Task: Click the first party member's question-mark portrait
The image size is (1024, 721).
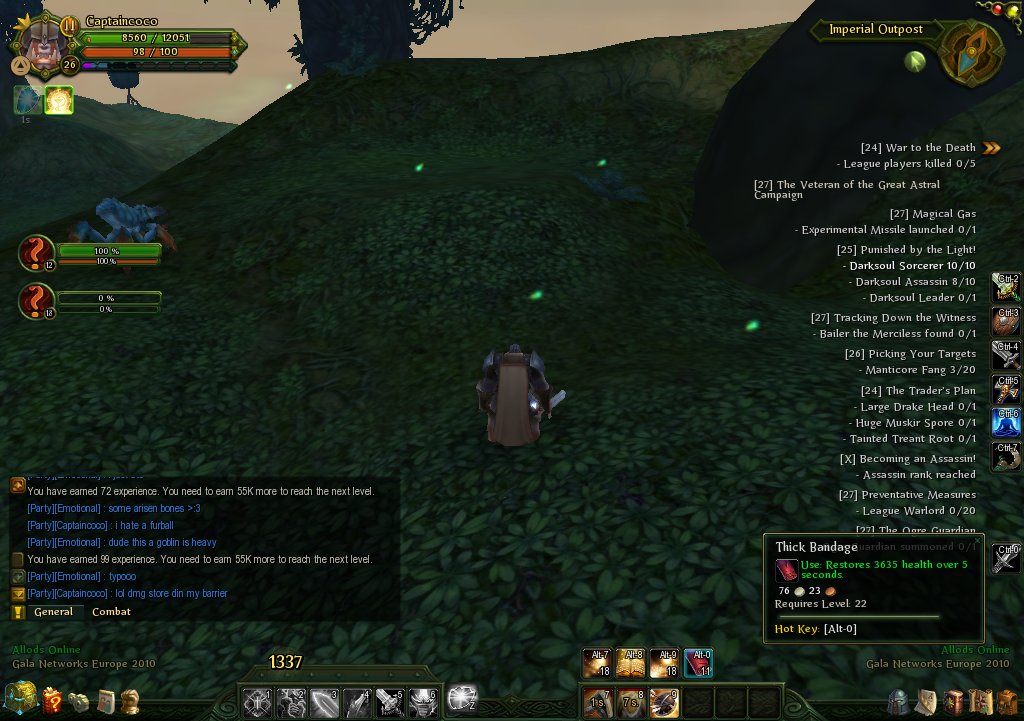Action: (x=36, y=253)
